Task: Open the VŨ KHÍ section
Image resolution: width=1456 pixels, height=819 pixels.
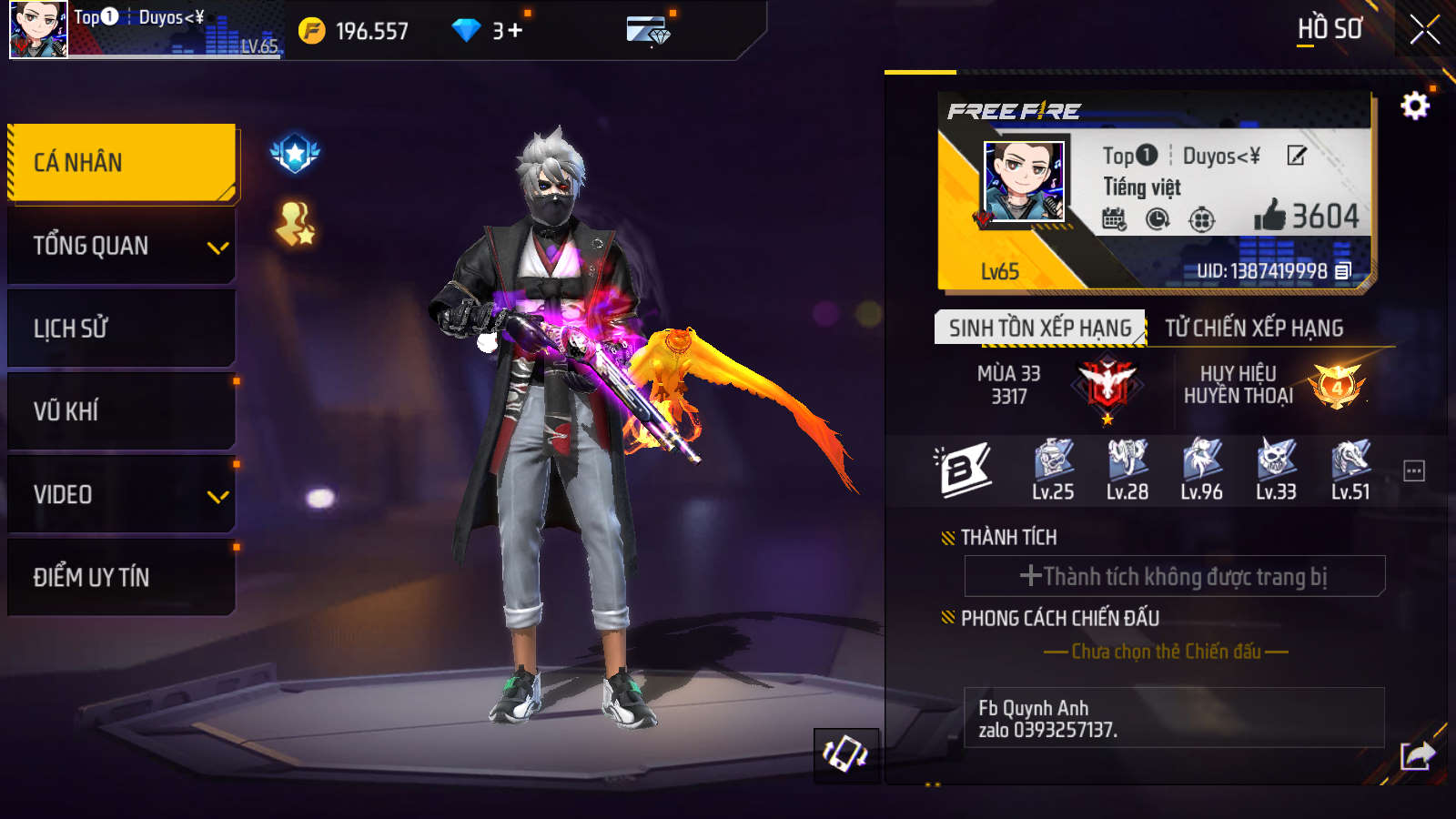Action: (122, 411)
